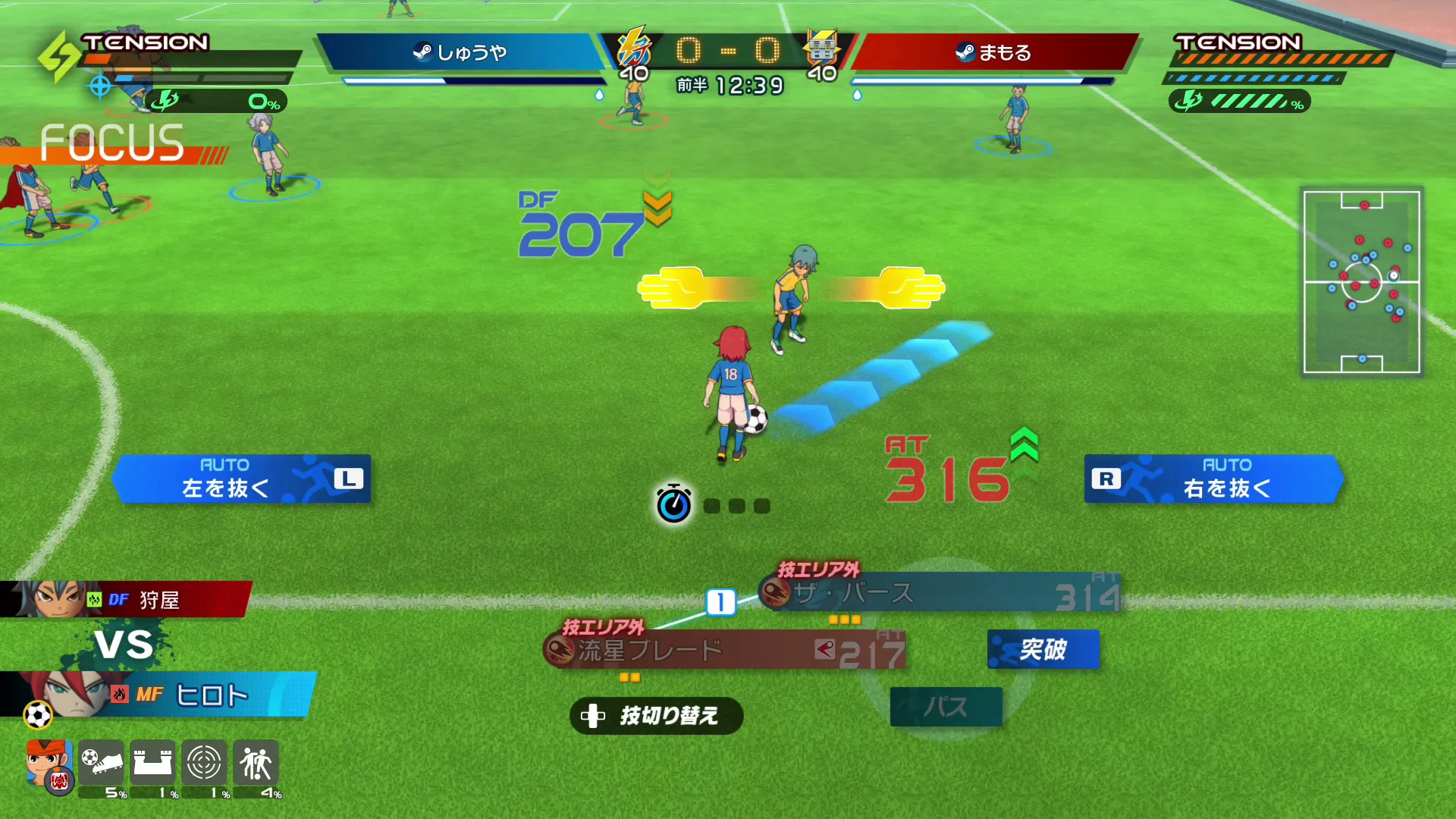Select the accuracy target stat icon
The height and width of the screenshot is (819, 1456).
pos(204,762)
